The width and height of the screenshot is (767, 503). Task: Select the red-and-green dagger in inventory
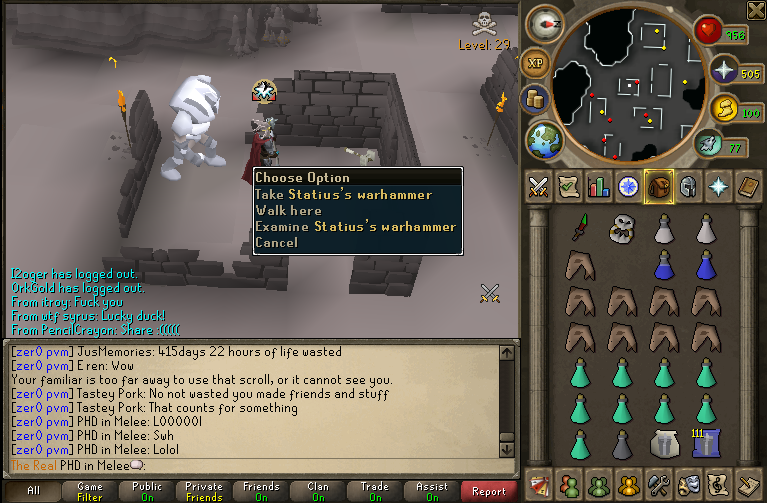[578, 230]
